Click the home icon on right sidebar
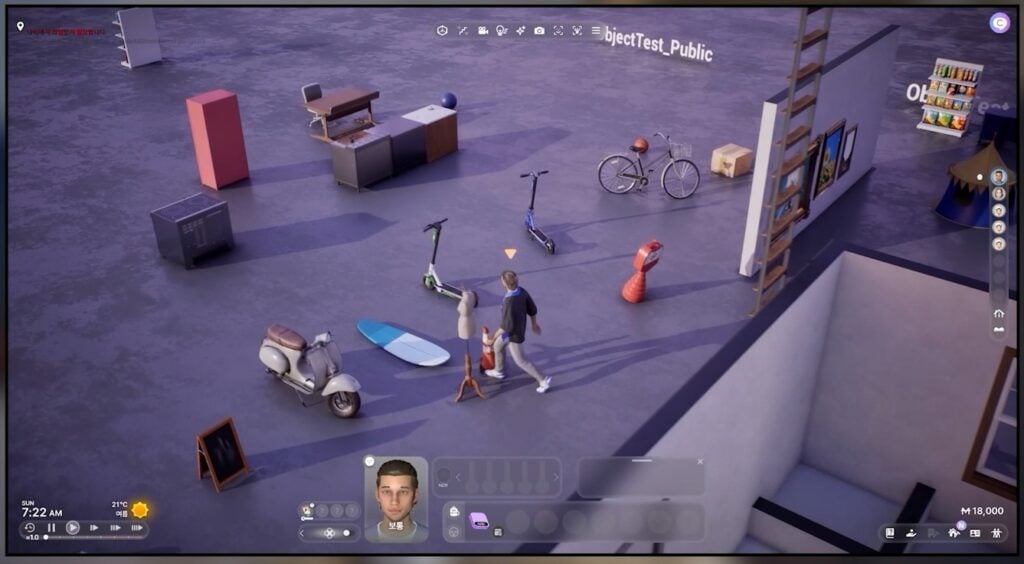 [998, 314]
